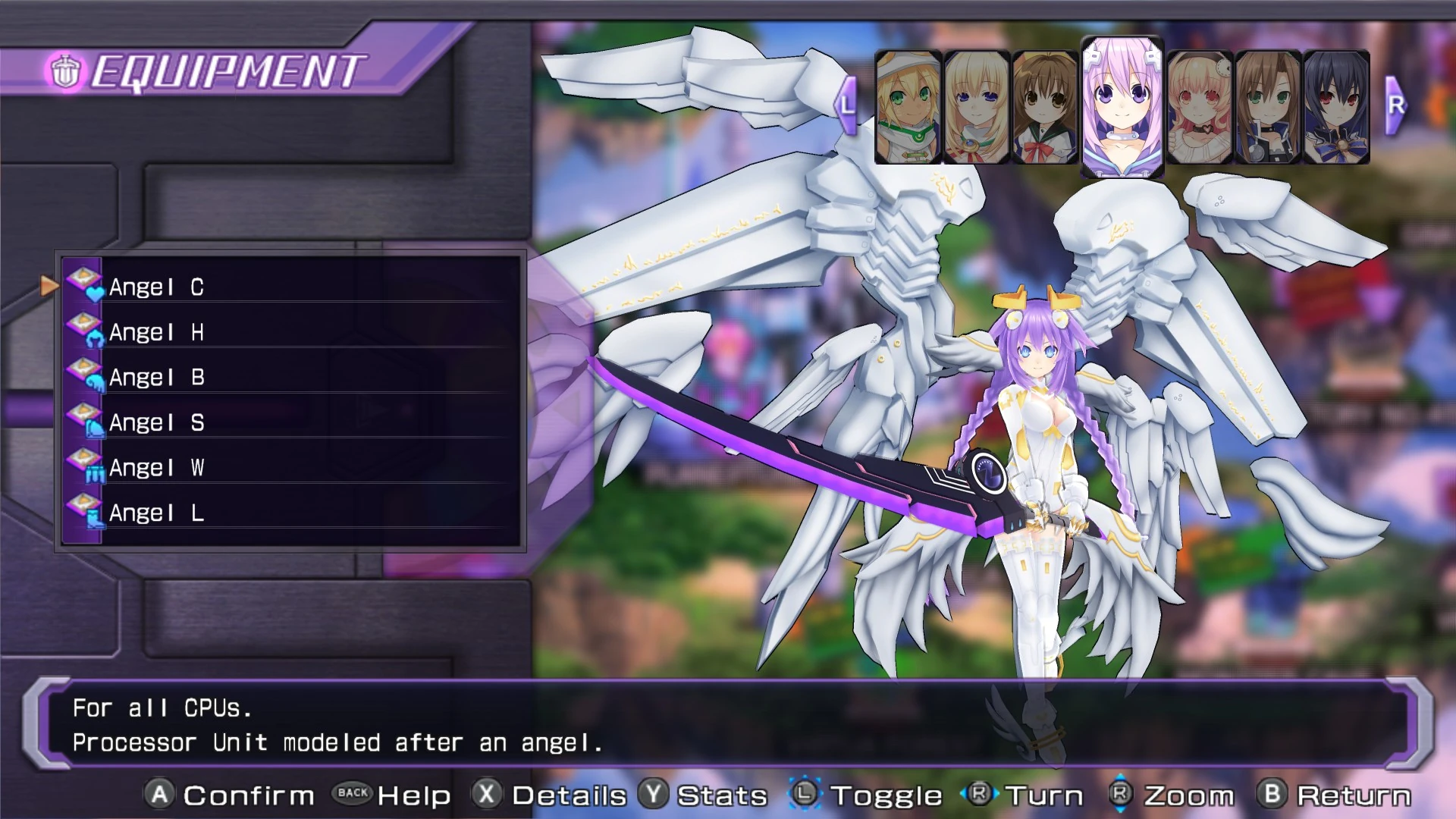This screenshot has height=819, width=1456.
Task: Click the arm-slot glove icon beside Angel B
Action: (x=95, y=381)
